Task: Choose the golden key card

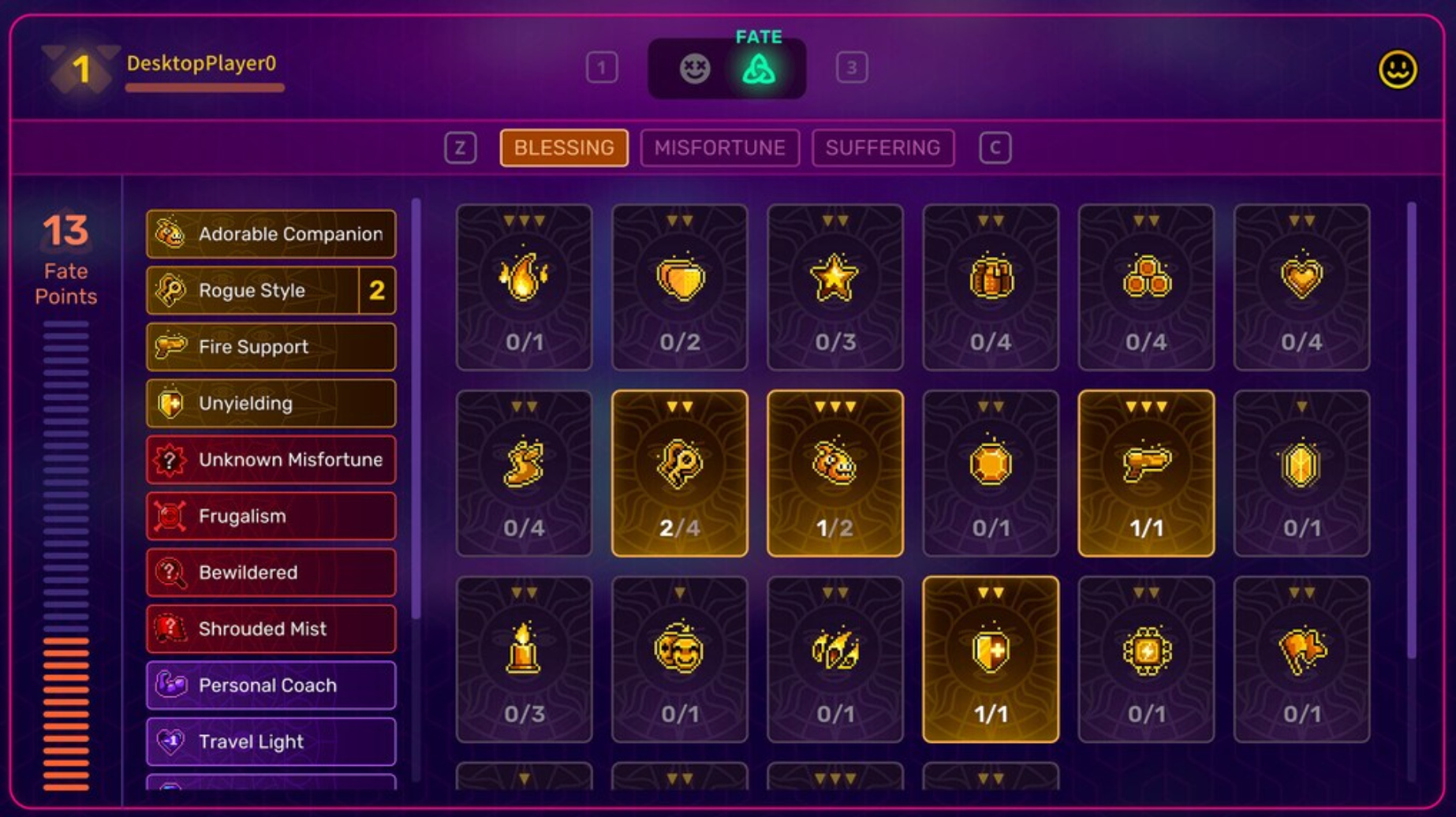Action: 679,473
